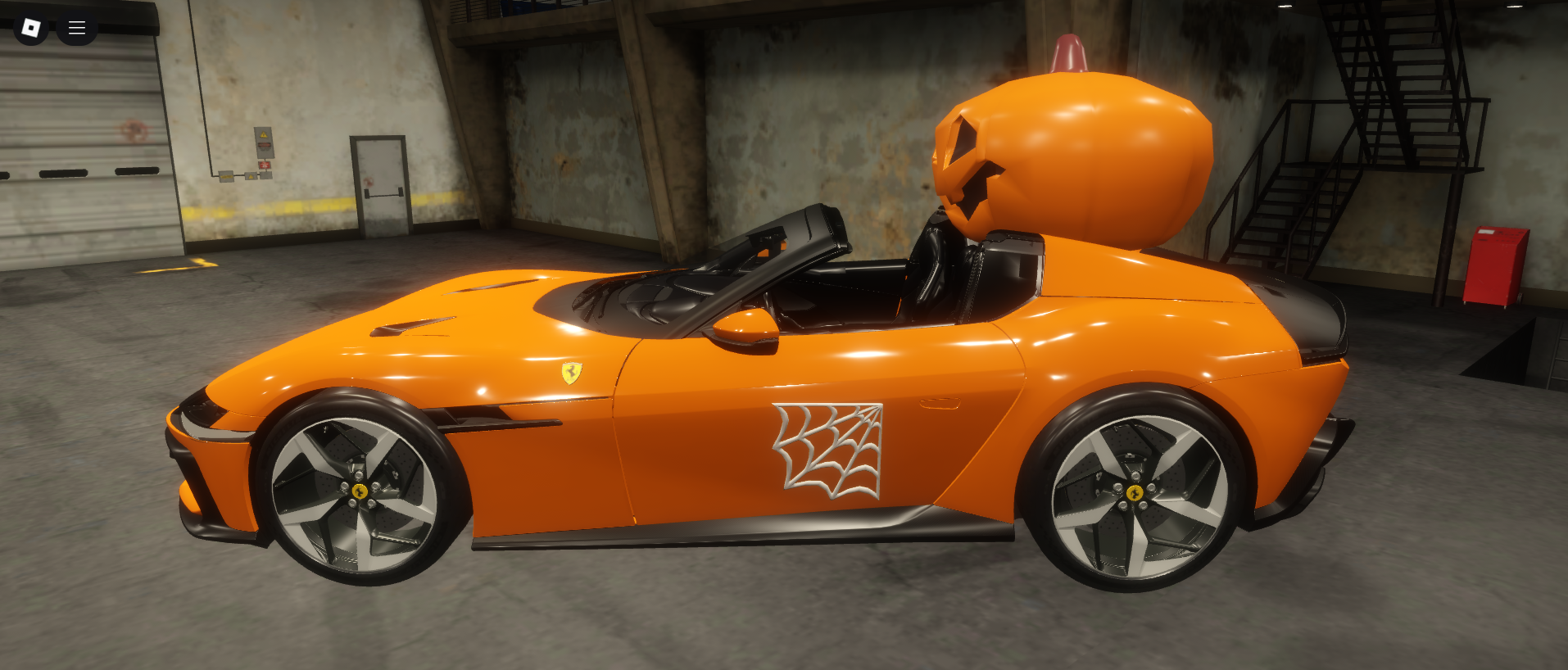Open the Roblox logo menu
Viewport: 1568px width, 670px height.
point(31,29)
